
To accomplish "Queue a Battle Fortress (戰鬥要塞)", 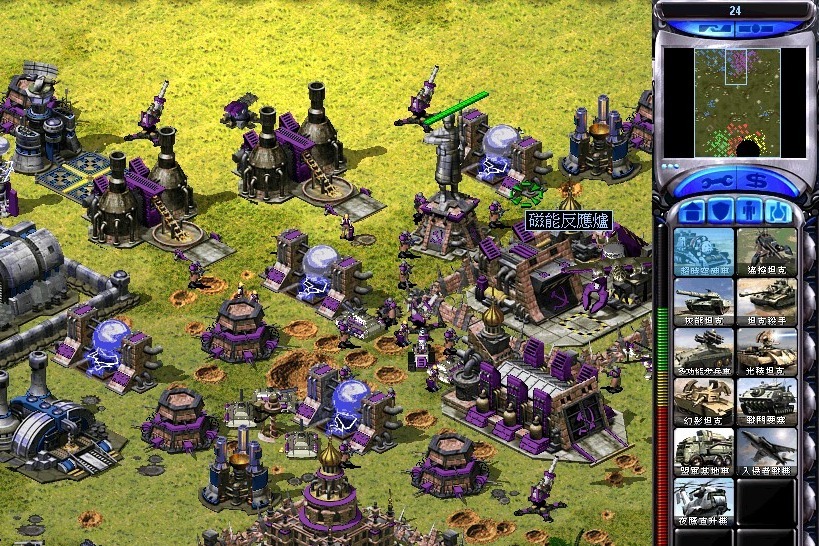I will coord(766,401).
